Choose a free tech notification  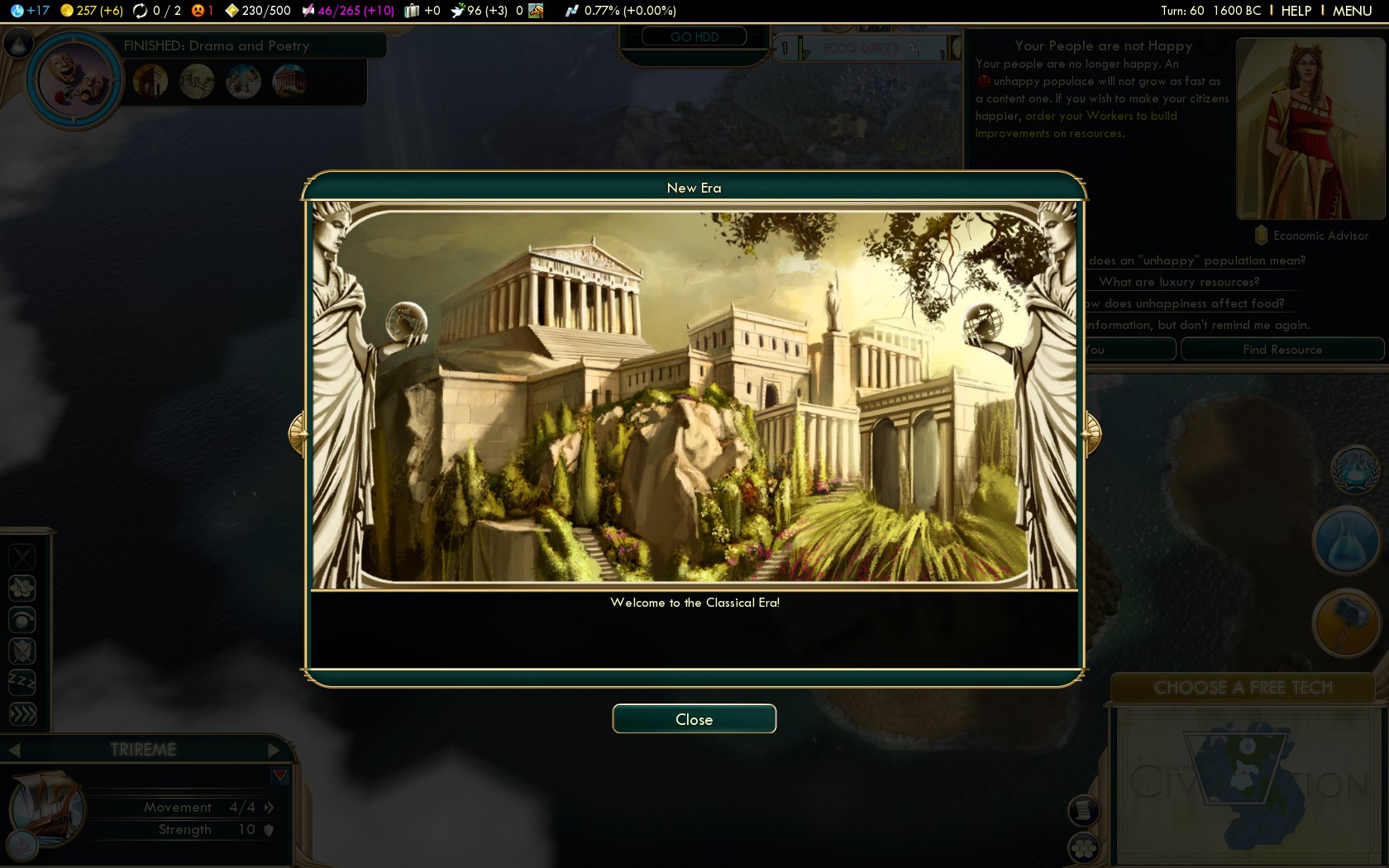pyautogui.click(x=1242, y=688)
